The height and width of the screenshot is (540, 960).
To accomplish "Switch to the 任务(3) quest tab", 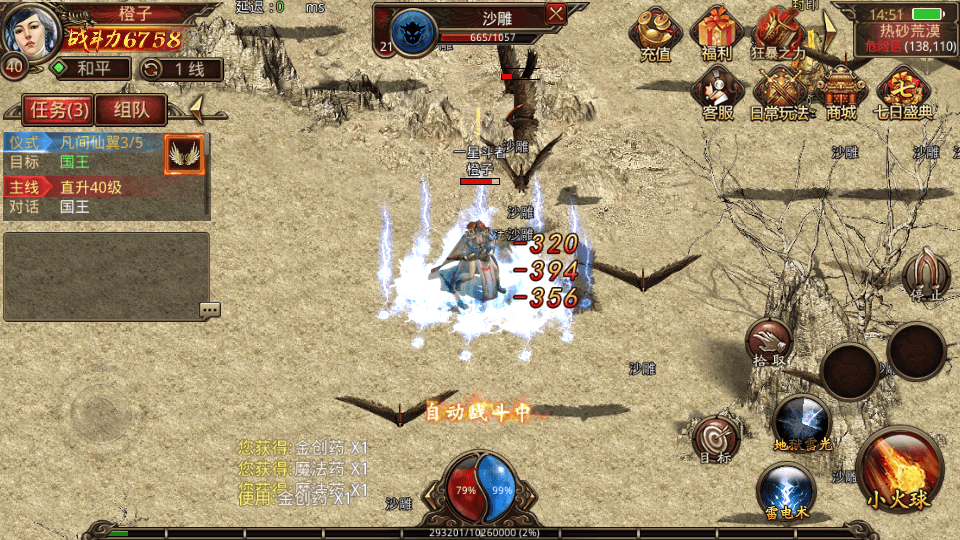I will tap(58, 109).
